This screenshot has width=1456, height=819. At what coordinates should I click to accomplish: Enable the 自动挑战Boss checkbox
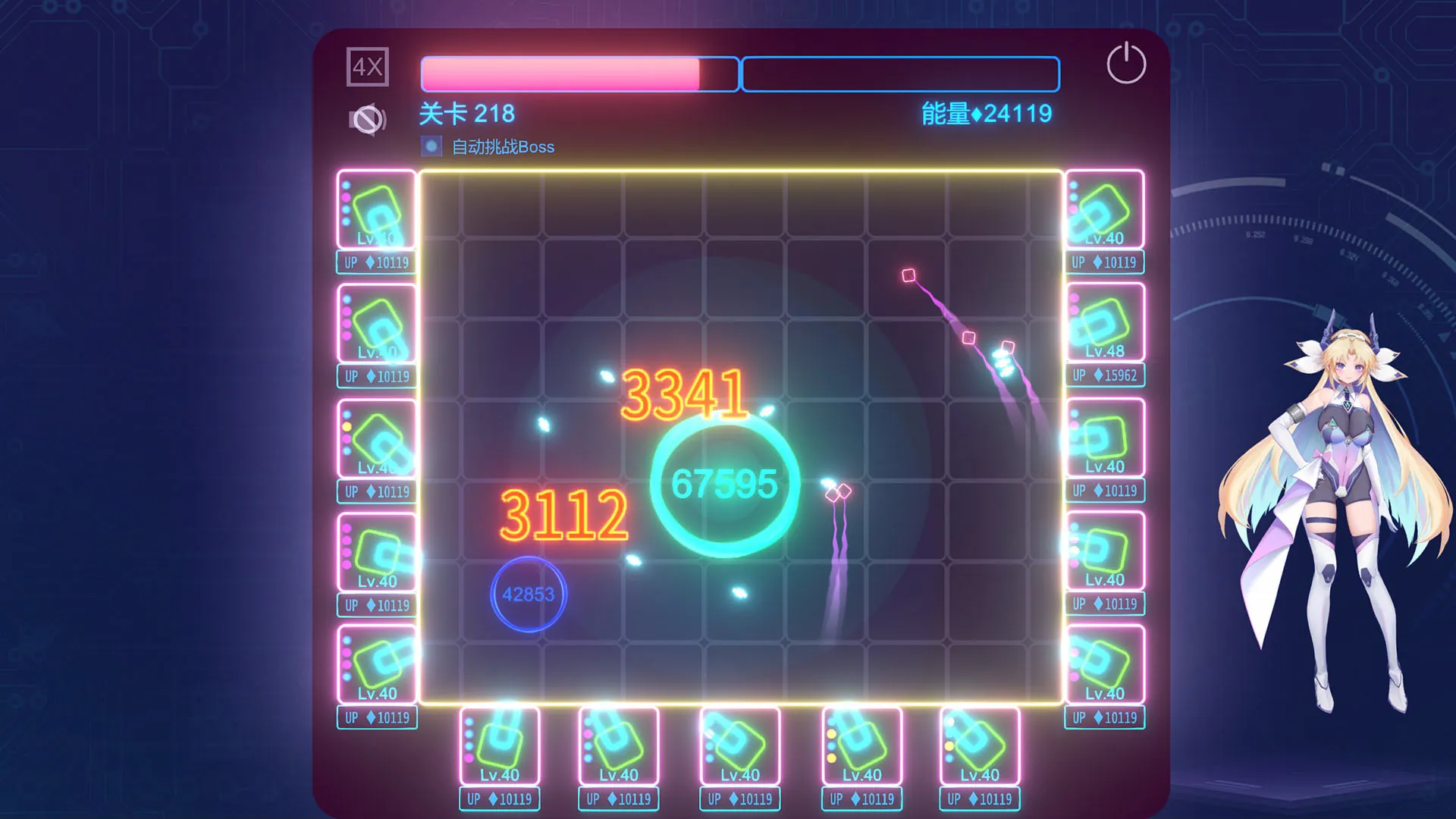pyautogui.click(x=431, y=146)
